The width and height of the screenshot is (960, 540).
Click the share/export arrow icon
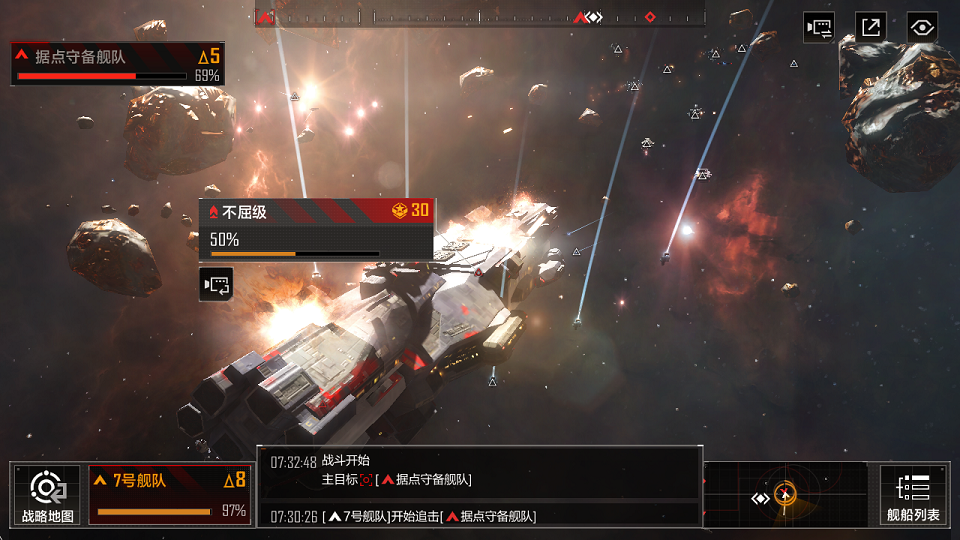[x=871, y=27]
